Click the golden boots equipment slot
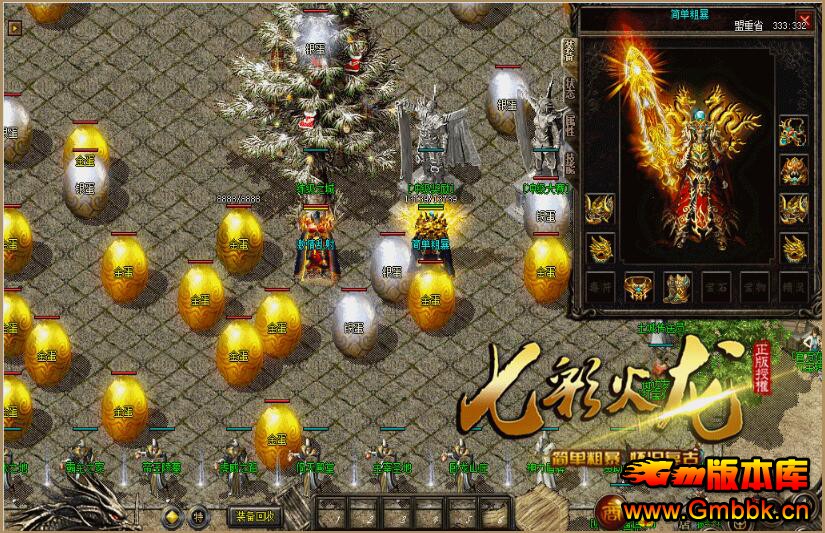The image size is (825, 533). 678,287
